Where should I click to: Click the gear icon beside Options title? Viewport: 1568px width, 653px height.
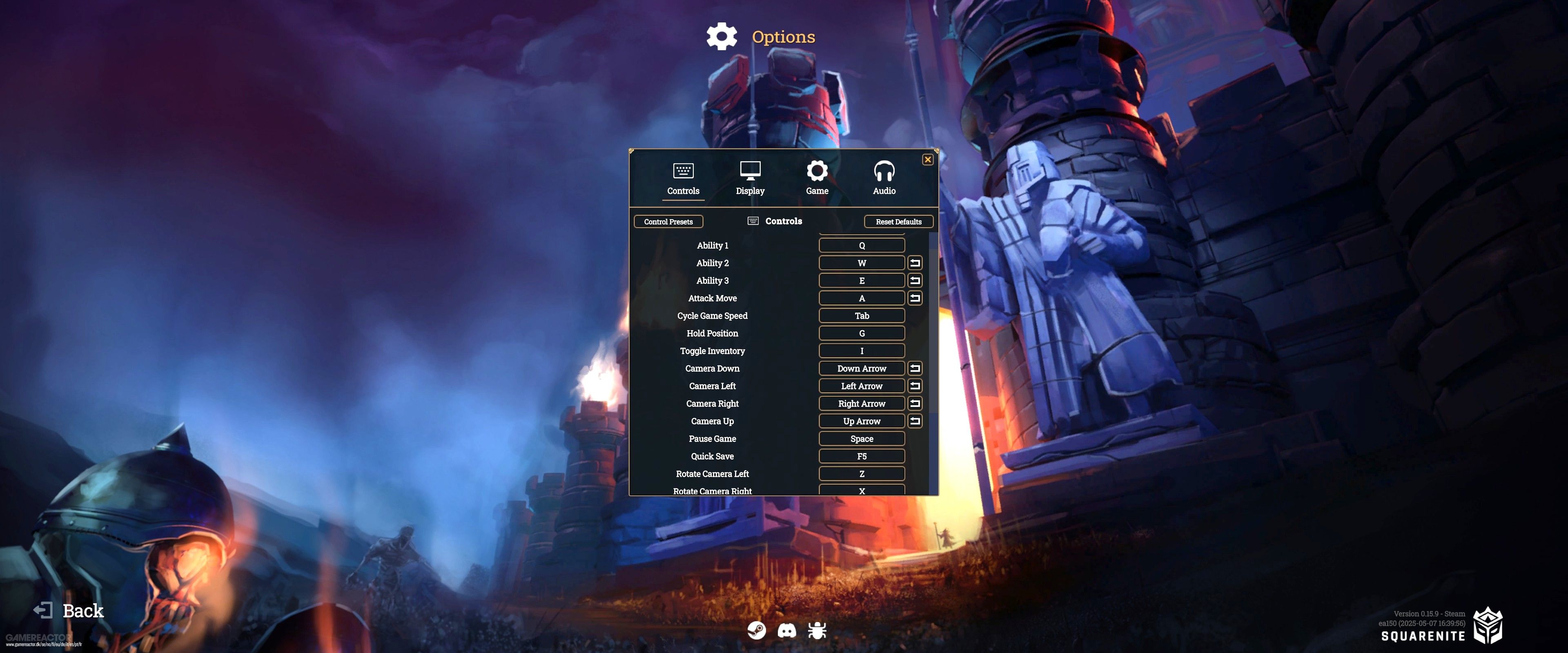[721, 36]
